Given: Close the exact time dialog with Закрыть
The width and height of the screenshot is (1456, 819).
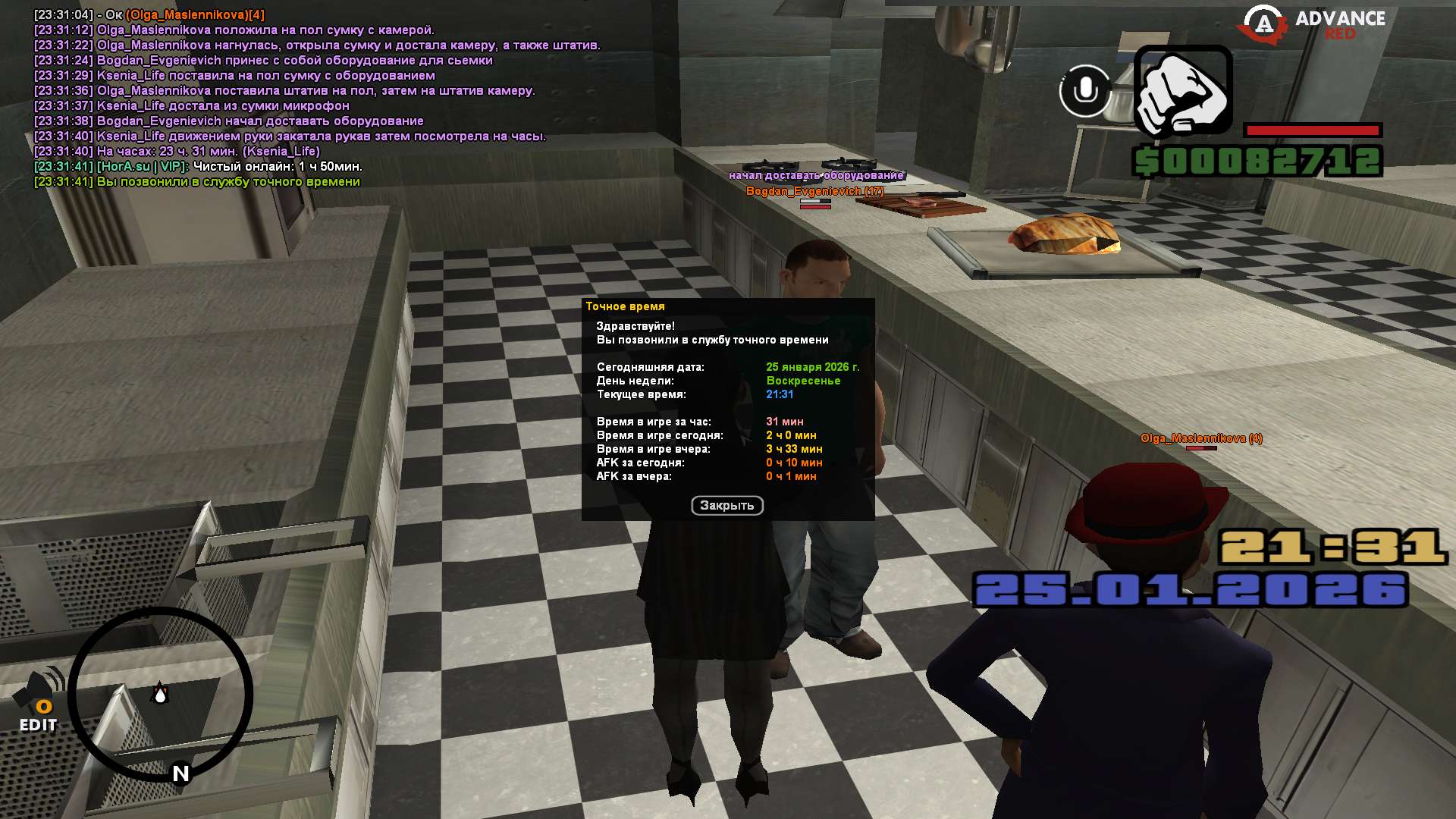Looking at the screenshot, I should pyautogui.click(x=726, y=506).
